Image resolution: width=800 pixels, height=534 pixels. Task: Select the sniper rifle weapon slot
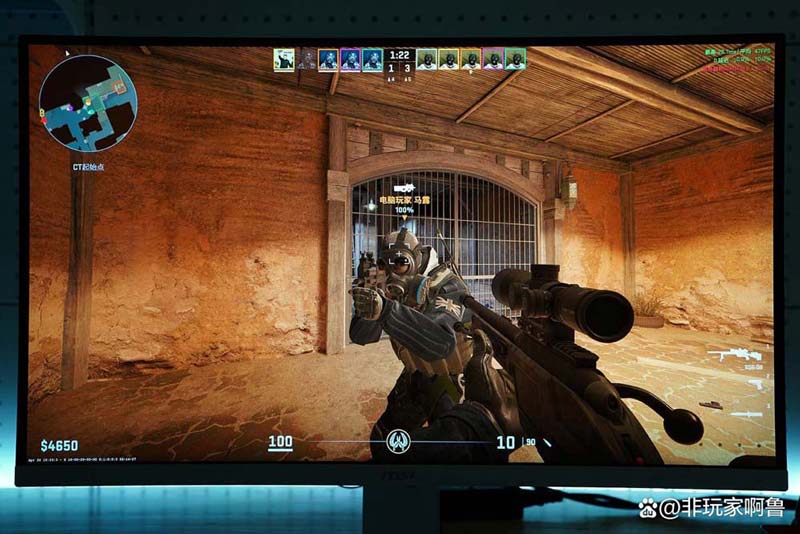click(733, 355)
